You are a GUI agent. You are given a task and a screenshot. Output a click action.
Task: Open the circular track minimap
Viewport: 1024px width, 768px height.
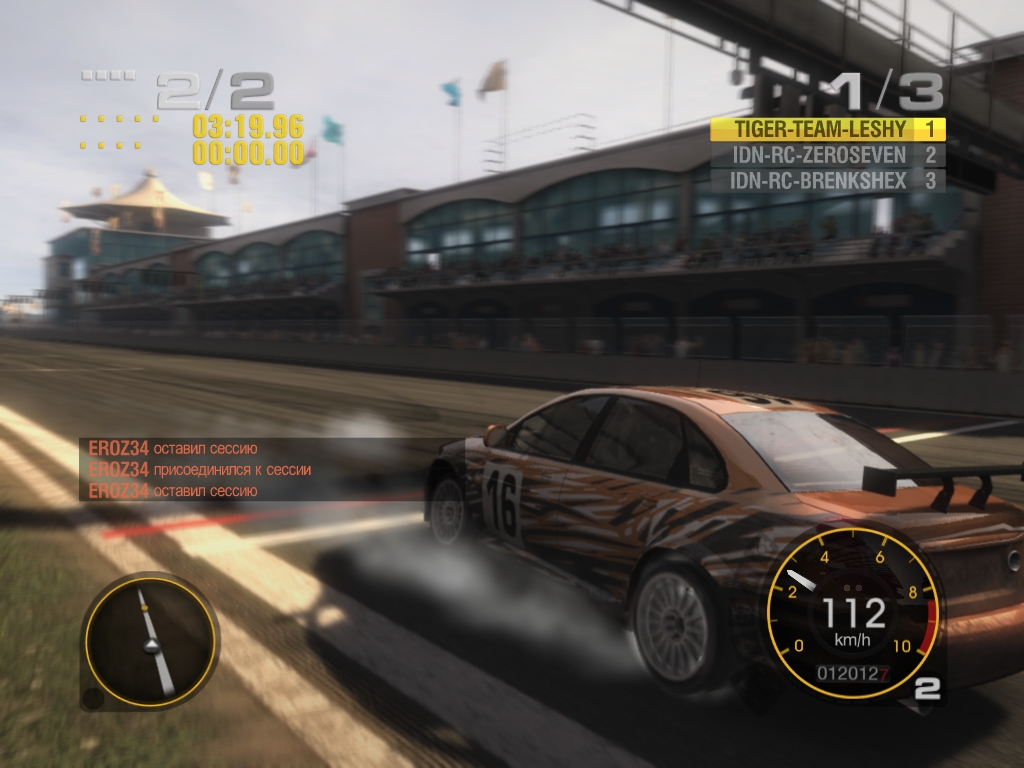point(149,642)
